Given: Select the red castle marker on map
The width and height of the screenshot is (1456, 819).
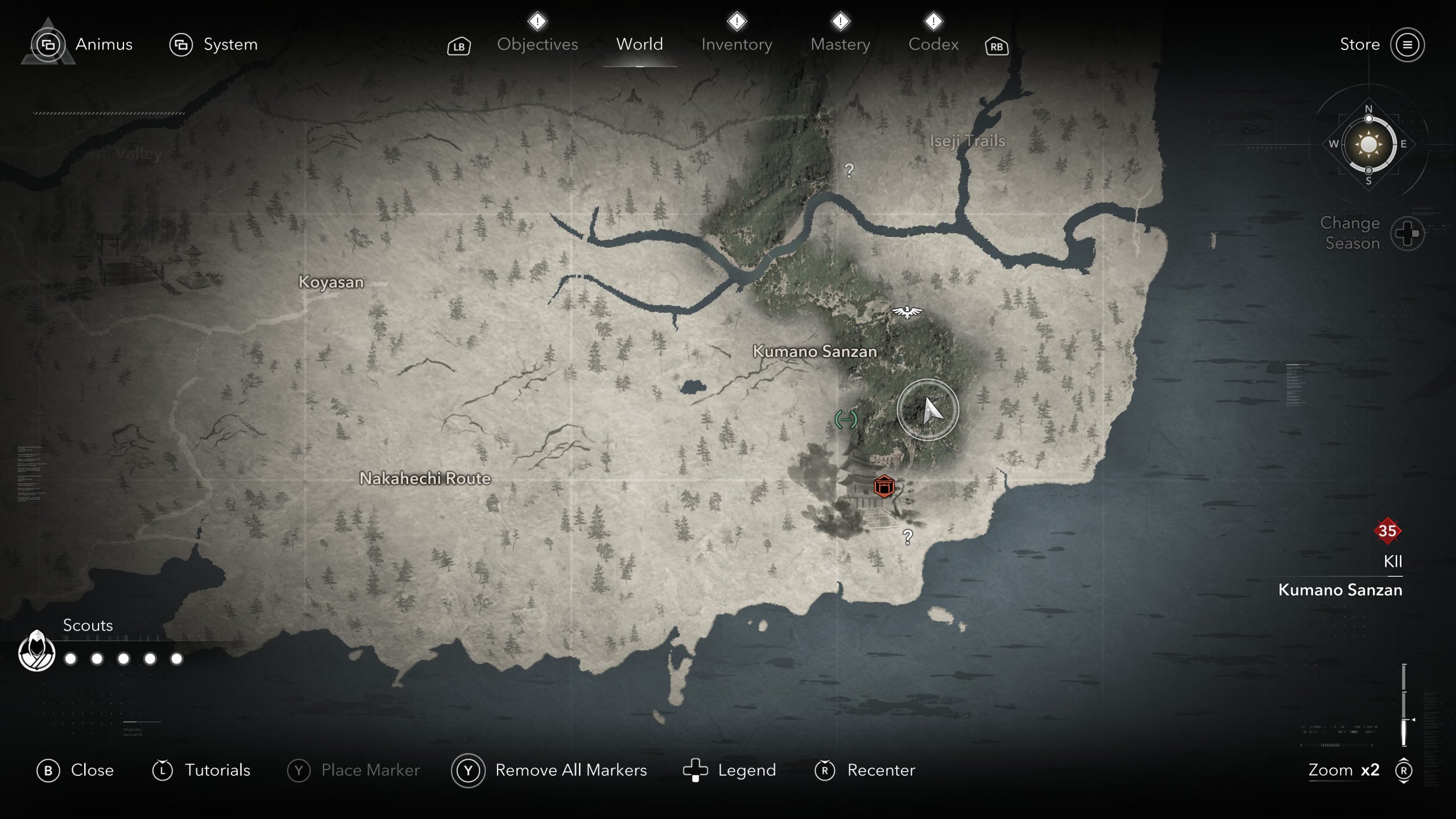Looking at the screenshot, I should [x=884, y=486].
